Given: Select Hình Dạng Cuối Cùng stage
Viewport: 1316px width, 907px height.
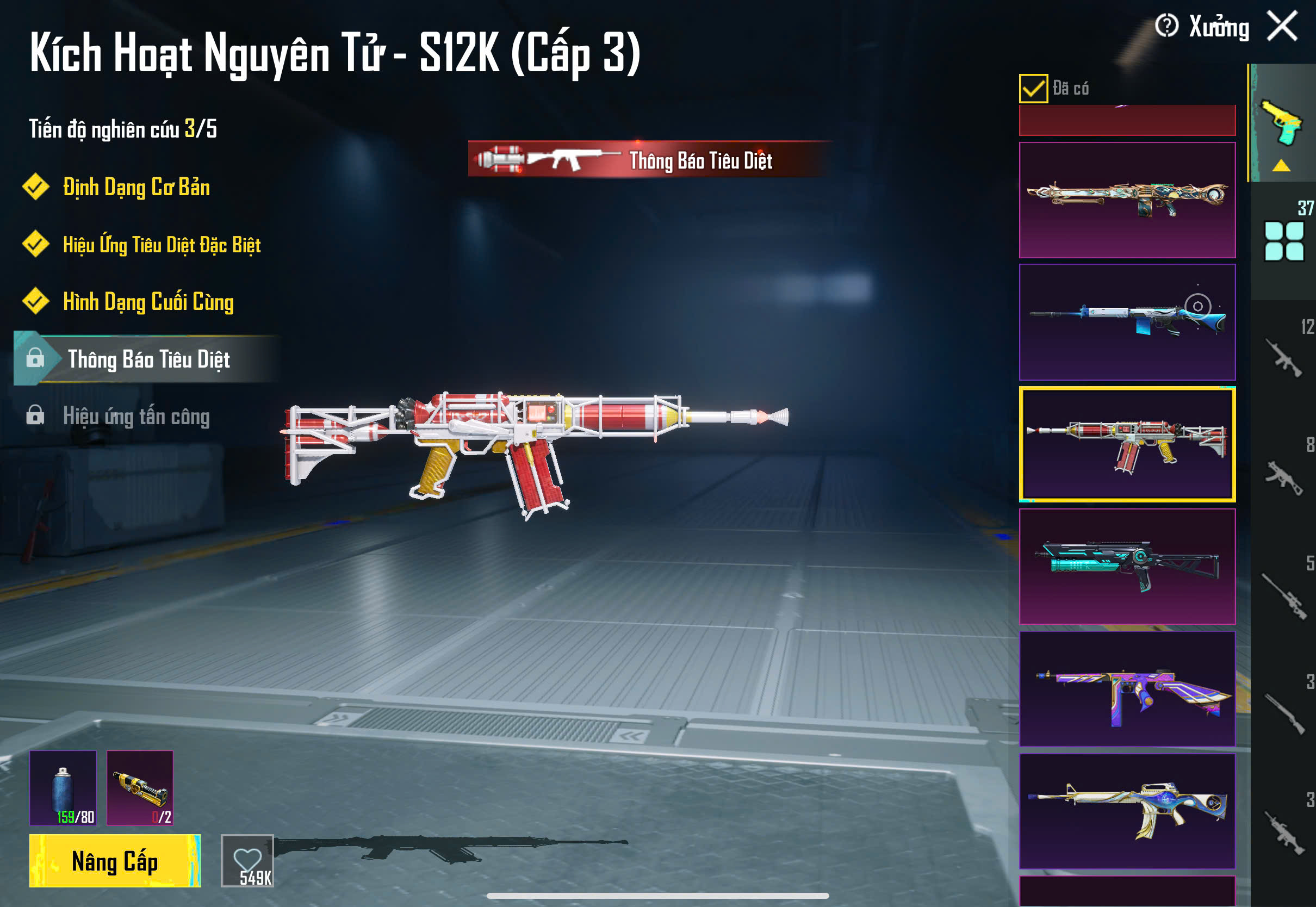Looking at the screenshot, I should 148,302.
